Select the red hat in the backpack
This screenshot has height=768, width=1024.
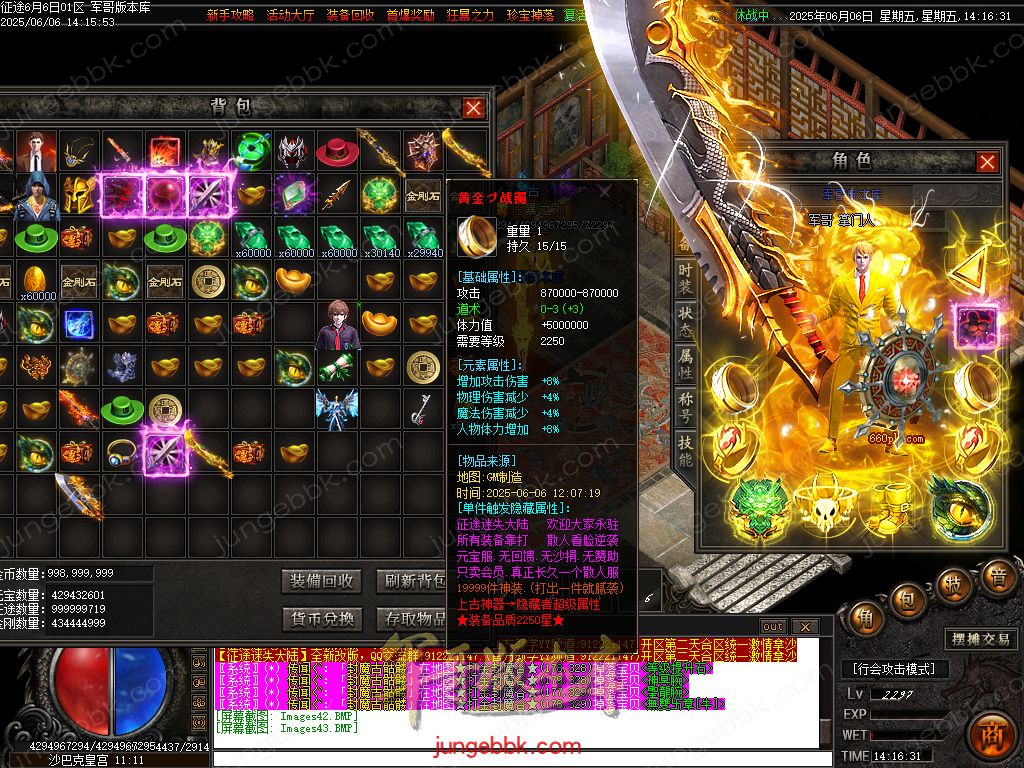[337, 152]
